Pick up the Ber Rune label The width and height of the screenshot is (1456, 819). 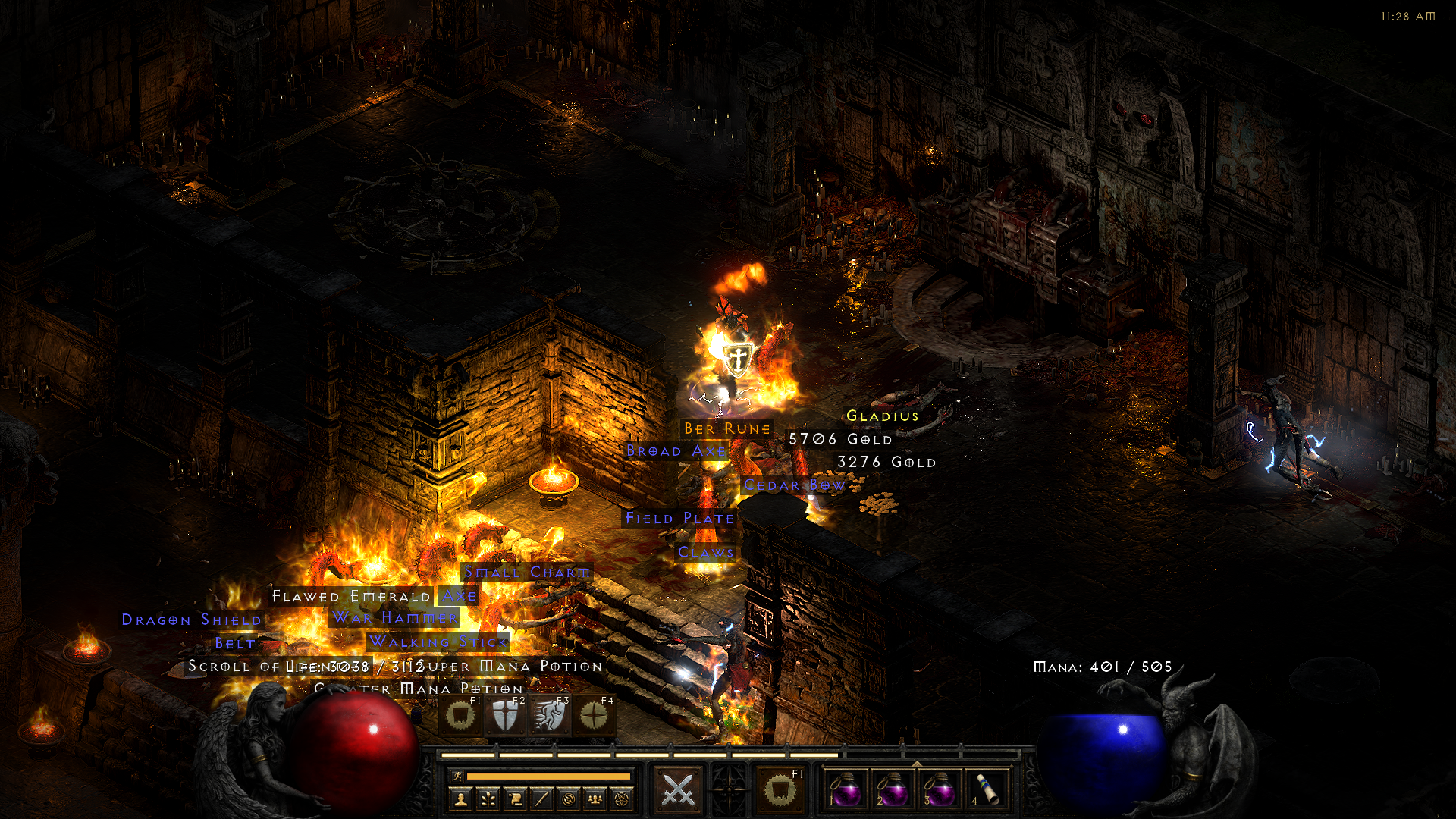[726, 429]
